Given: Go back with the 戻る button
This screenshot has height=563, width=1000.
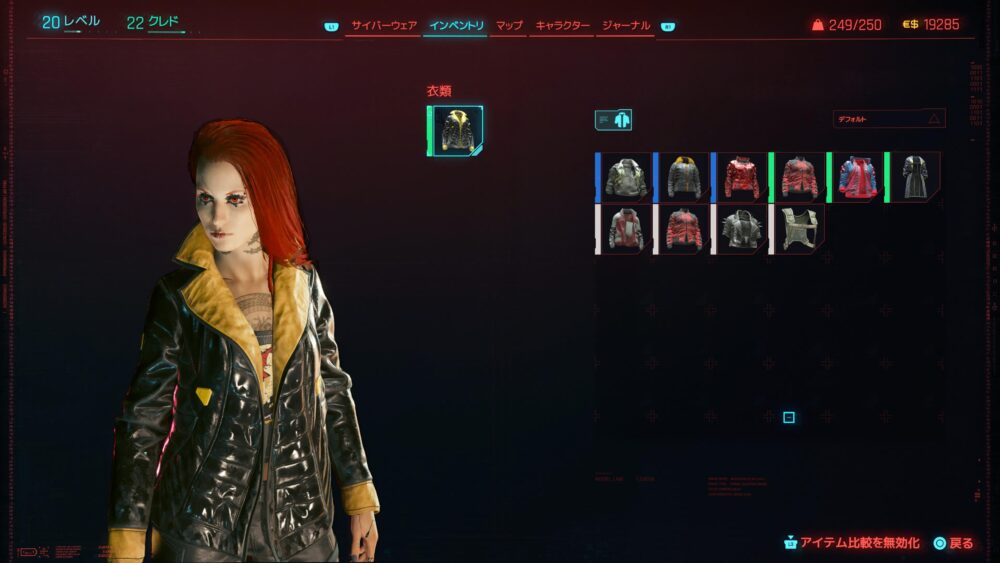Looking at the screenshot, I should pos(953,543).
